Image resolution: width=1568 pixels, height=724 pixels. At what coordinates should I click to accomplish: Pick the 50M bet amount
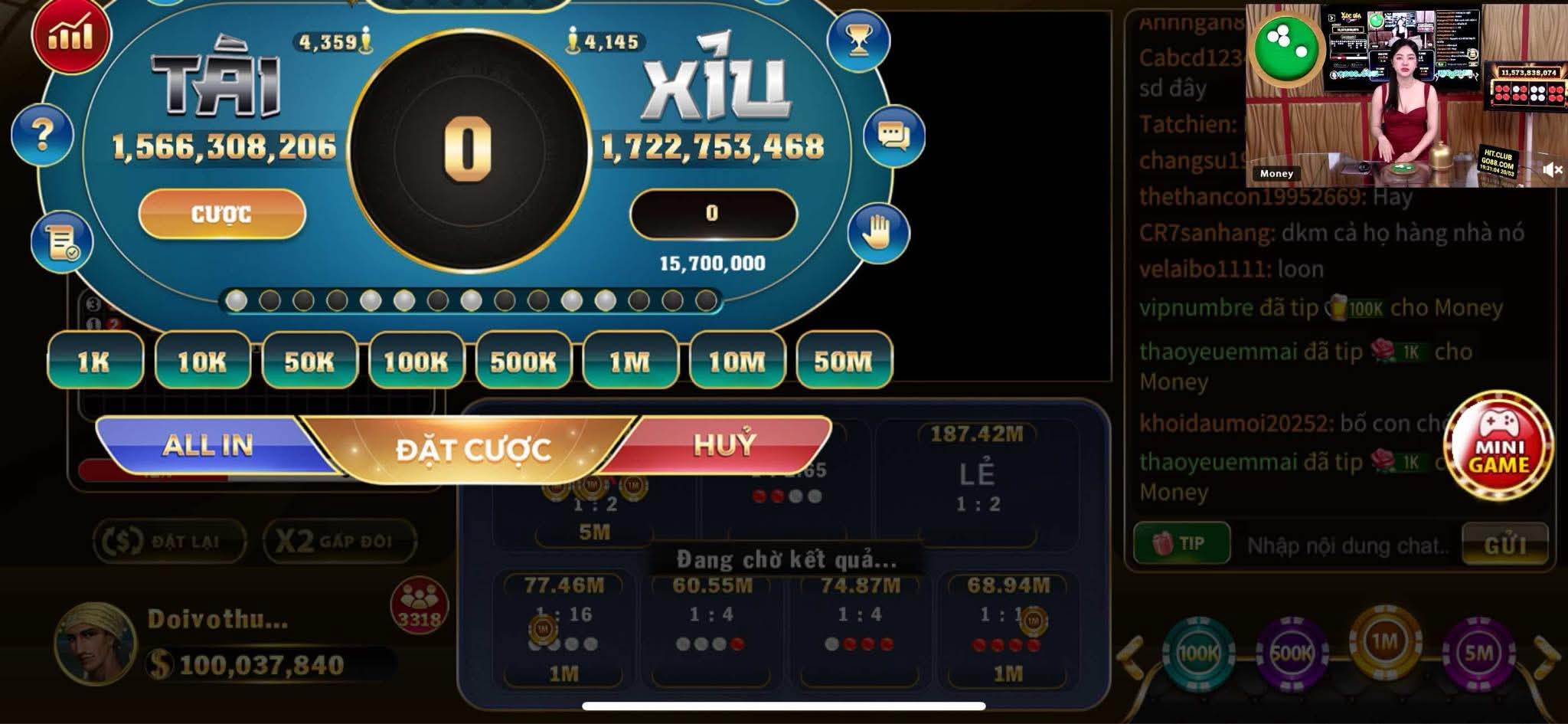click(x=844, y=361)
